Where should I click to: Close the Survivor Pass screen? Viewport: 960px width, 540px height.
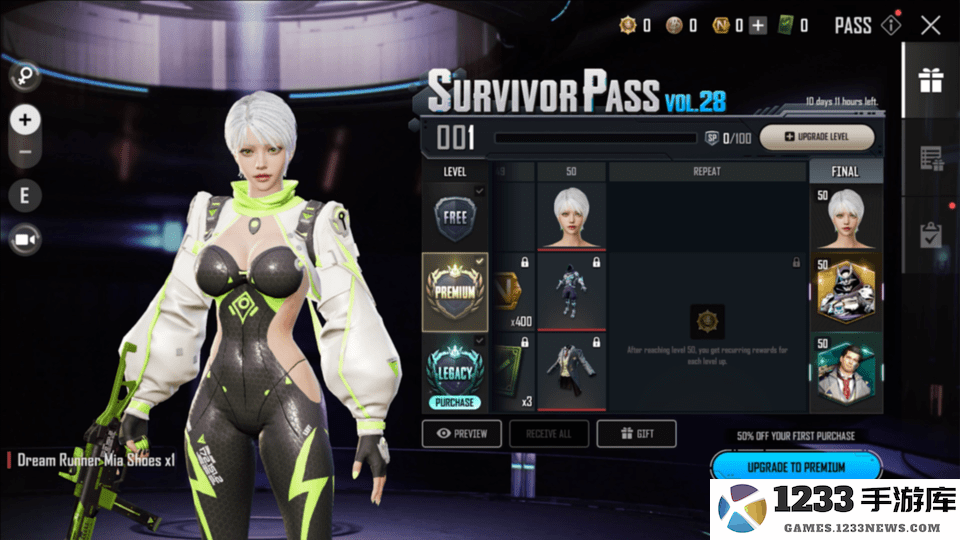tap(930, 26)
